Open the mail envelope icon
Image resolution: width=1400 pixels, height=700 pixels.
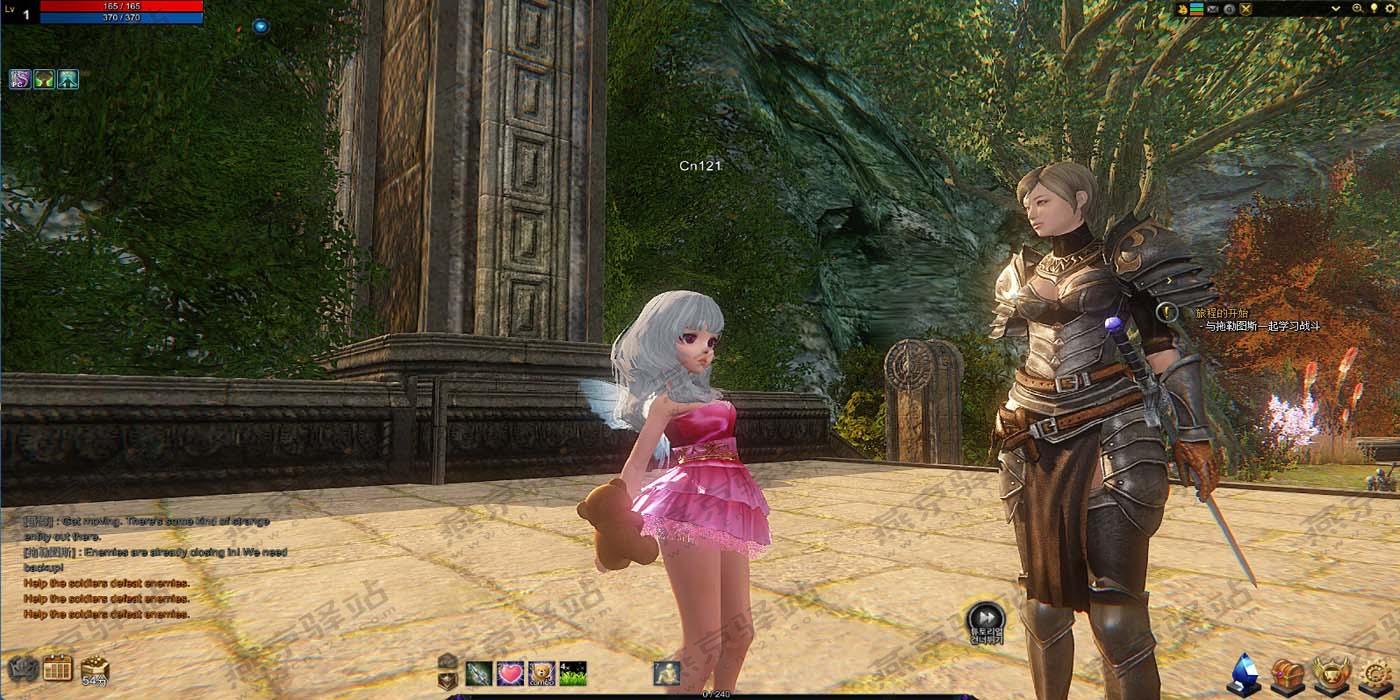[1213, 9]
